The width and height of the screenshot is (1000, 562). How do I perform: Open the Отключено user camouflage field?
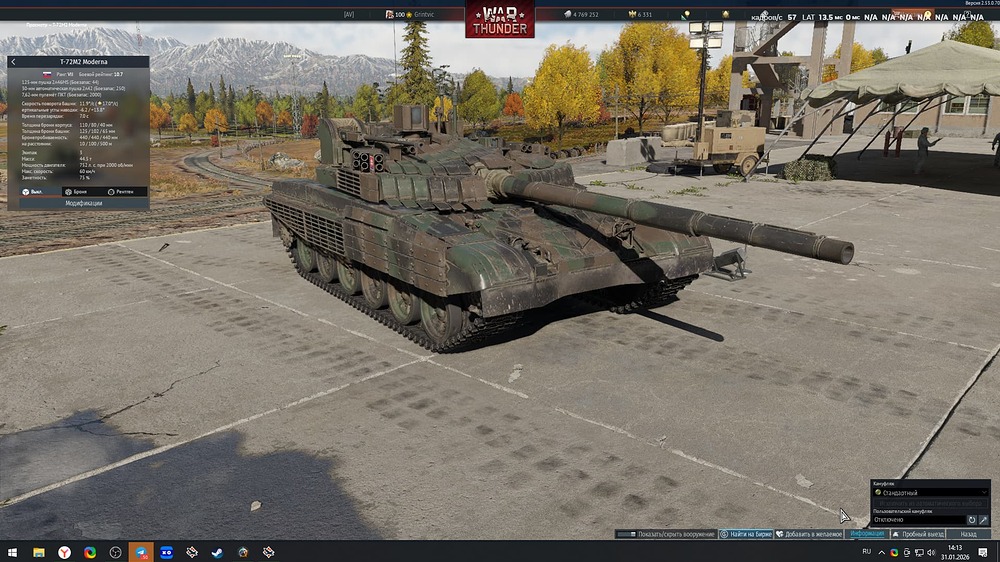[x=917, y=520]
